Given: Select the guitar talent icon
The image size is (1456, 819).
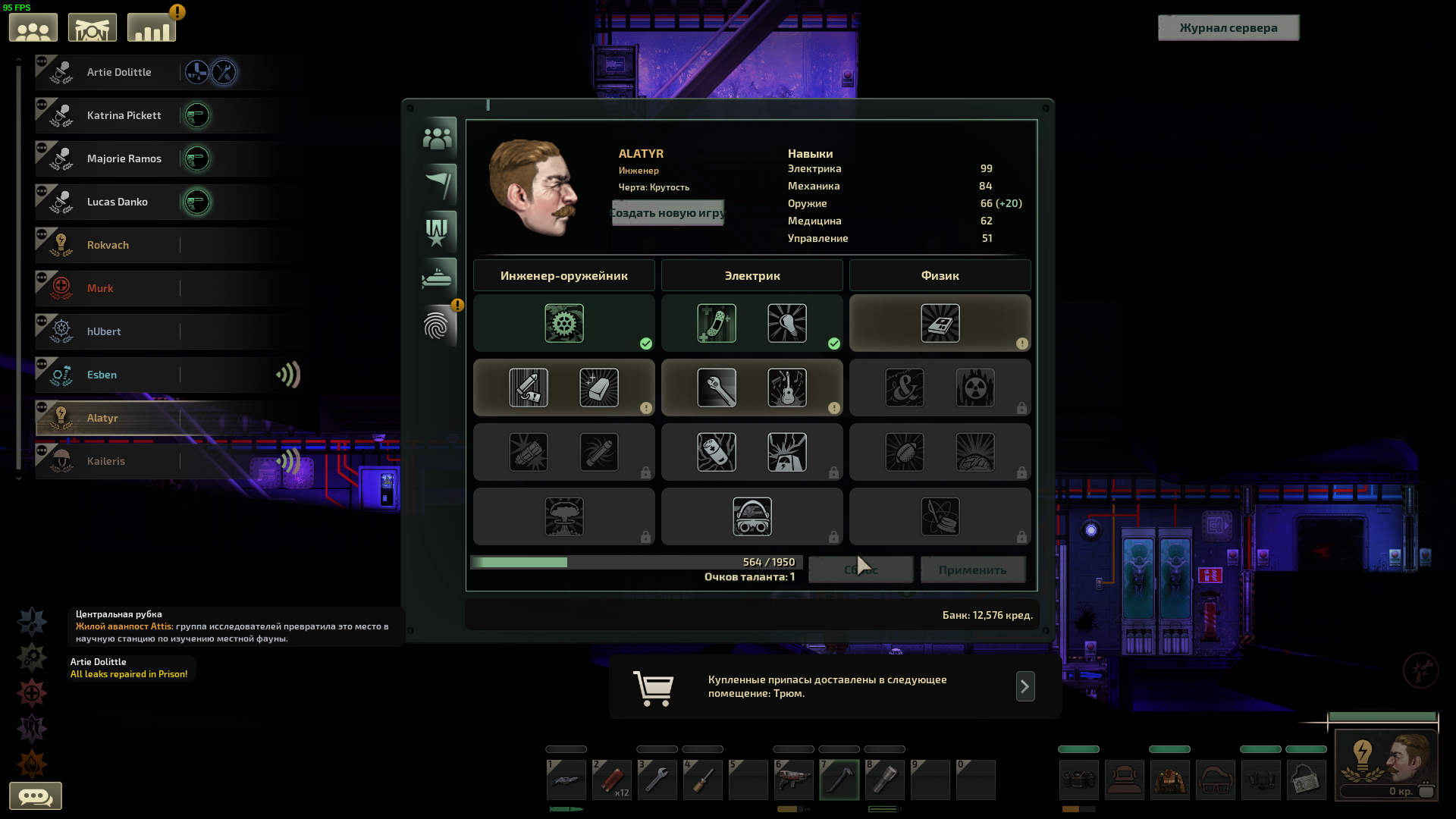Looking at the screenshot, I should (786, 388).
